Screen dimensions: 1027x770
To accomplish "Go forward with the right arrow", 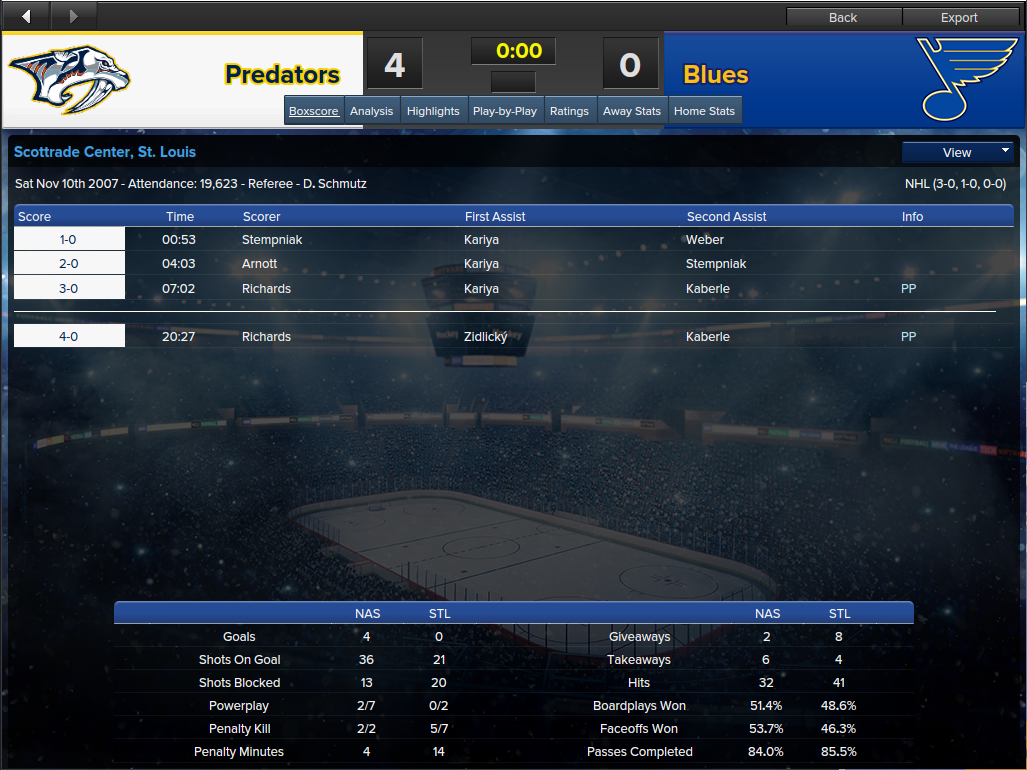I will [x=73, y=15].
